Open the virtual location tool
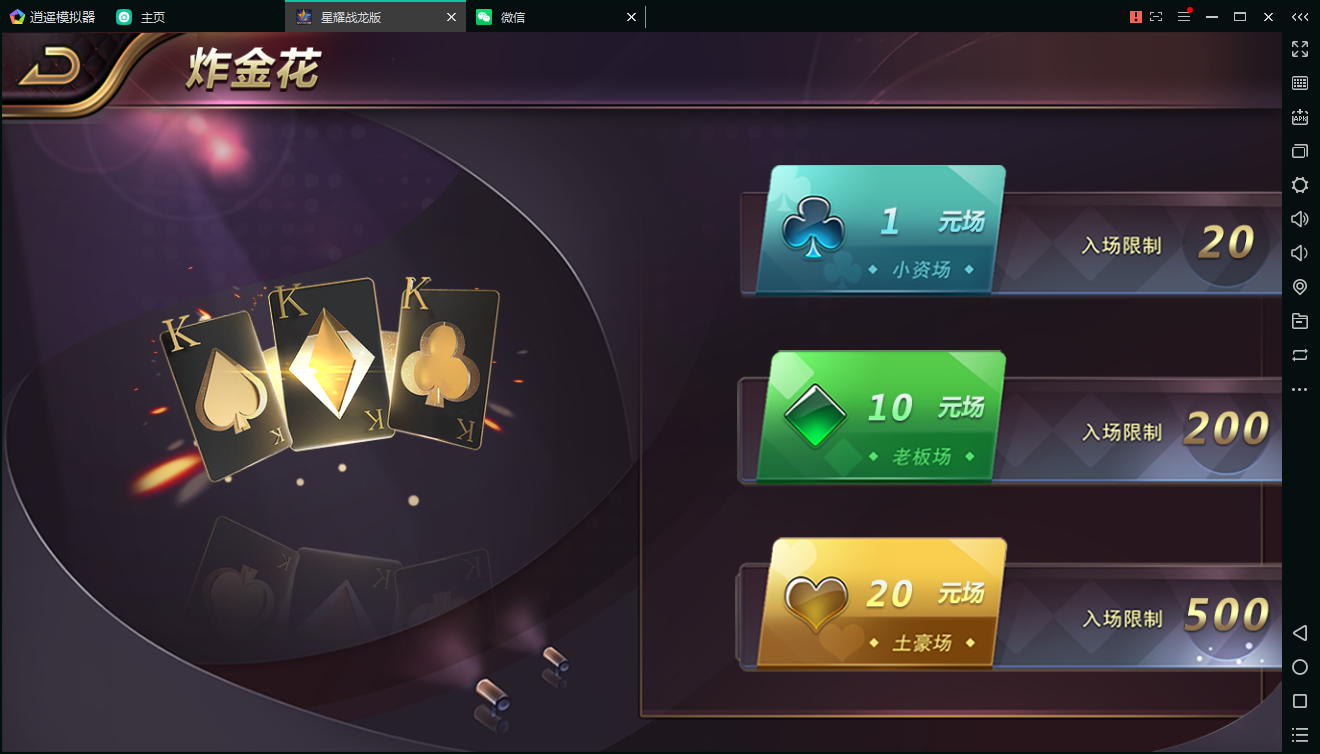The height and width of the screenshot is (754, 1320). coord(1300,287)
